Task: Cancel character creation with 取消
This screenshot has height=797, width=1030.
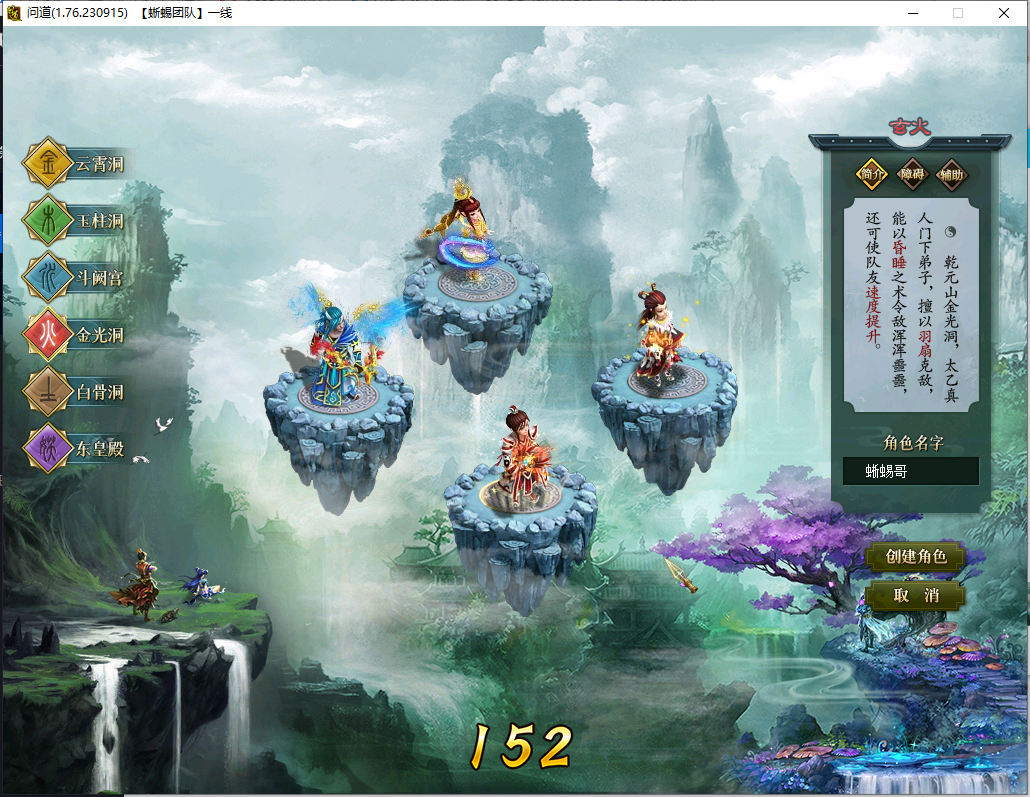Action: point(916,596)
